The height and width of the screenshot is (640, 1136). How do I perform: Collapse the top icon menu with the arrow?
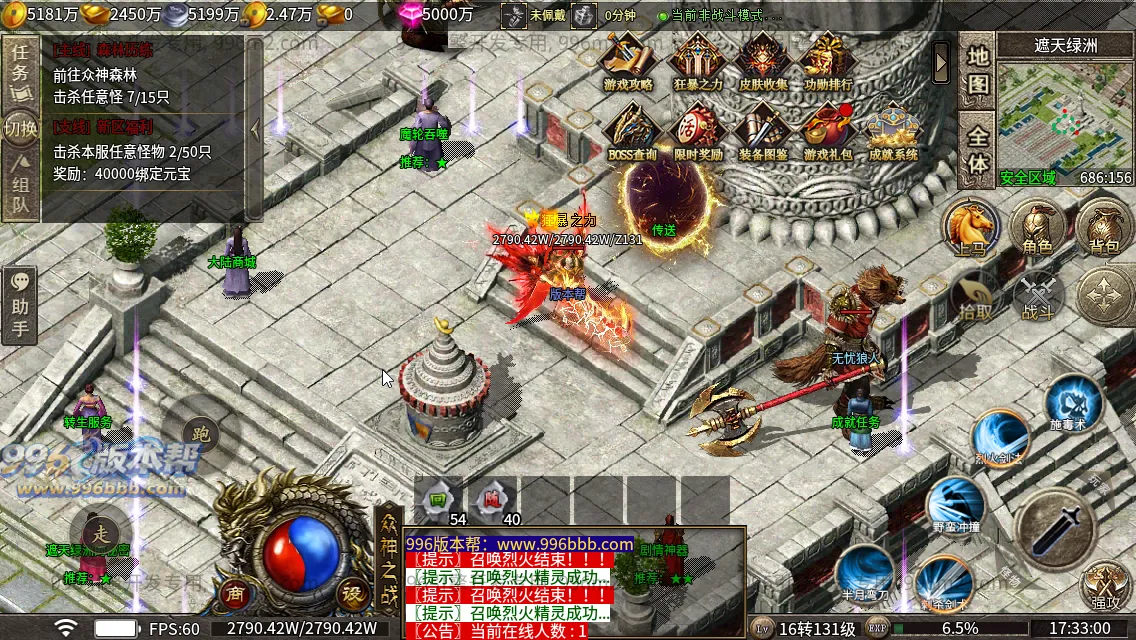[x=941, y=64]
